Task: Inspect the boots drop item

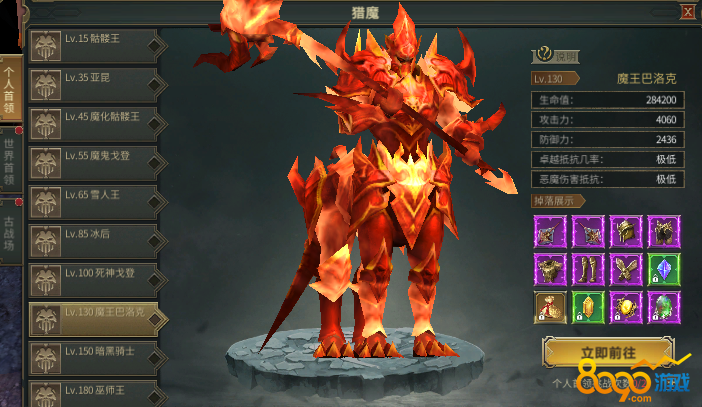Action: 587,270
